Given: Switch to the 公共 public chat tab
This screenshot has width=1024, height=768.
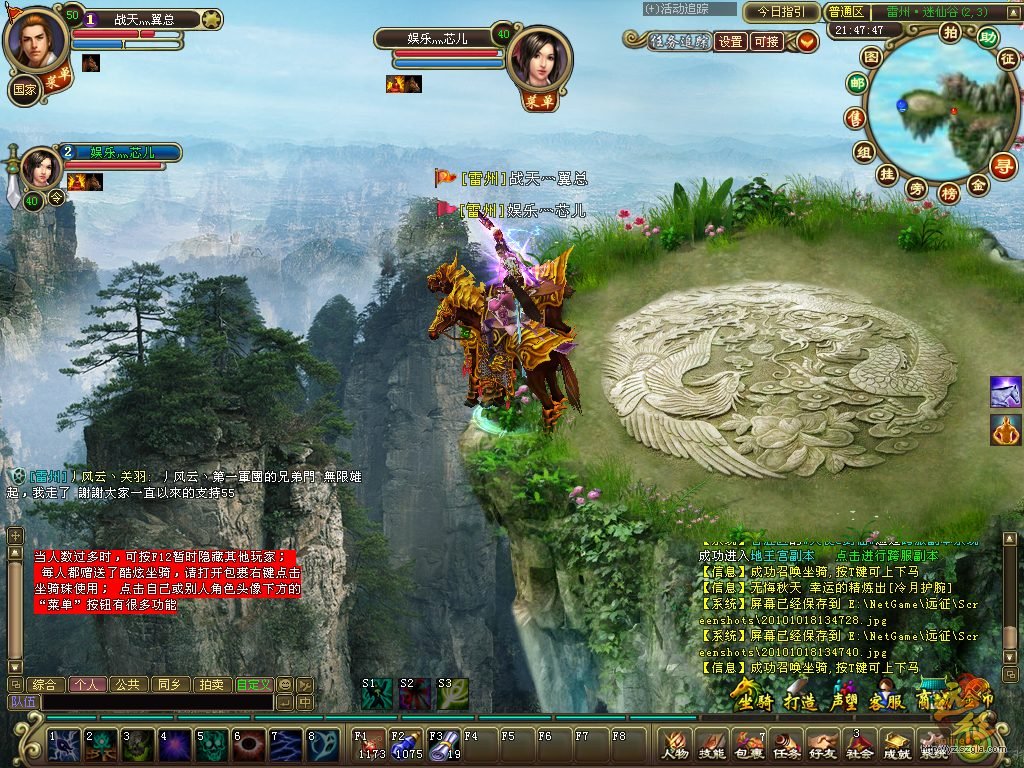Looking at the screenshot, I should (127, 685).
